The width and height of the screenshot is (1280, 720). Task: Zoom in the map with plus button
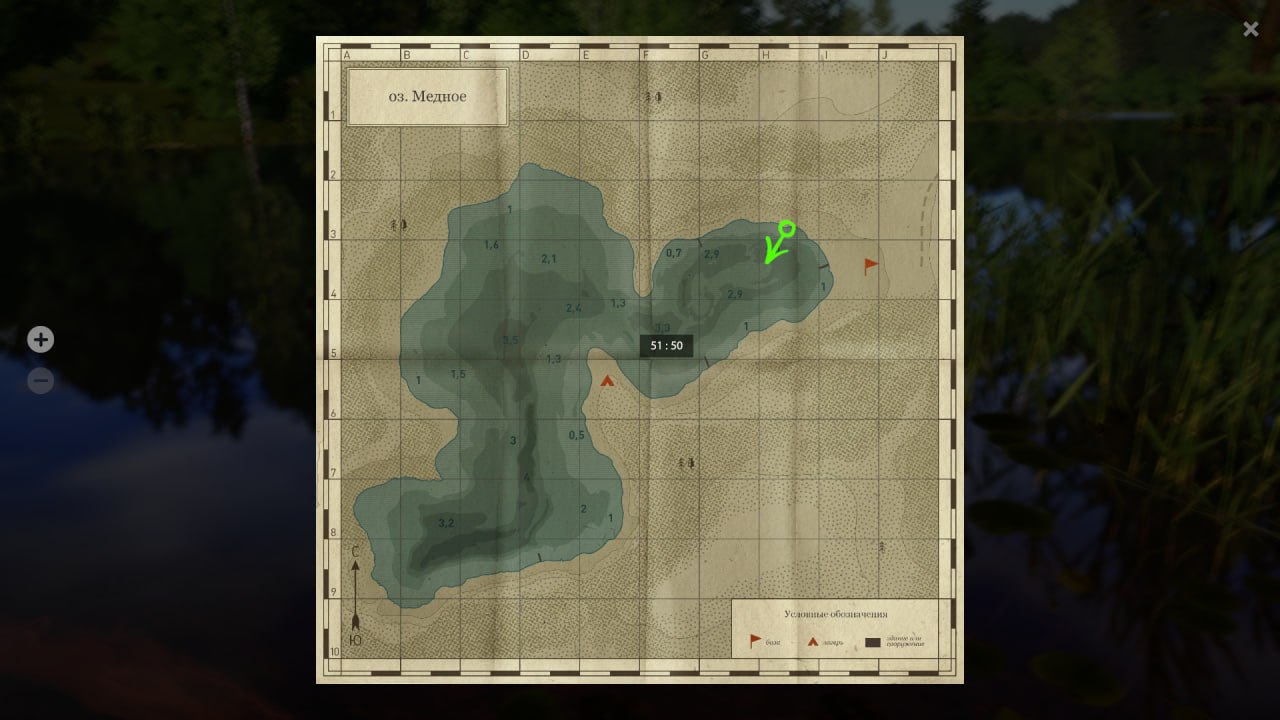pos(40,340)
